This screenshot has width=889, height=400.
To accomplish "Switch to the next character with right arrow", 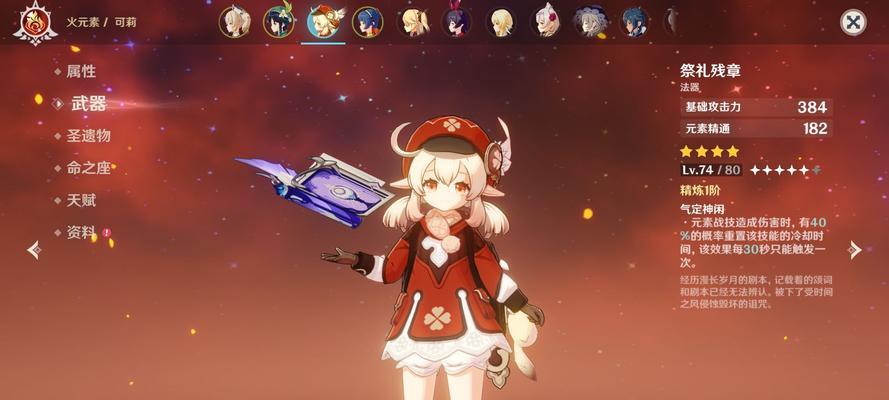I will (854, 250).
